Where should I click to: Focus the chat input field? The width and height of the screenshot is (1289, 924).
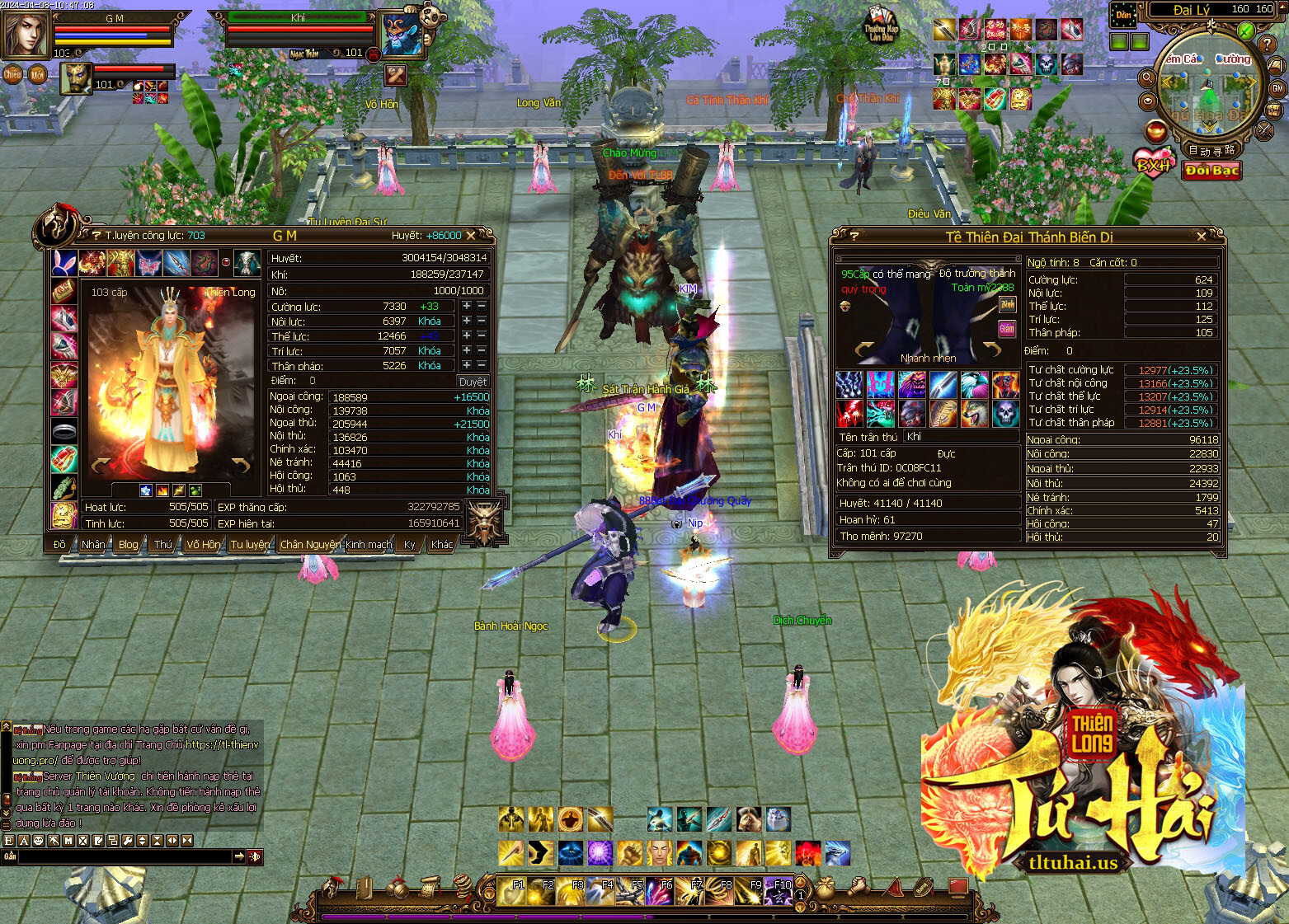click(x=124, y=857)
